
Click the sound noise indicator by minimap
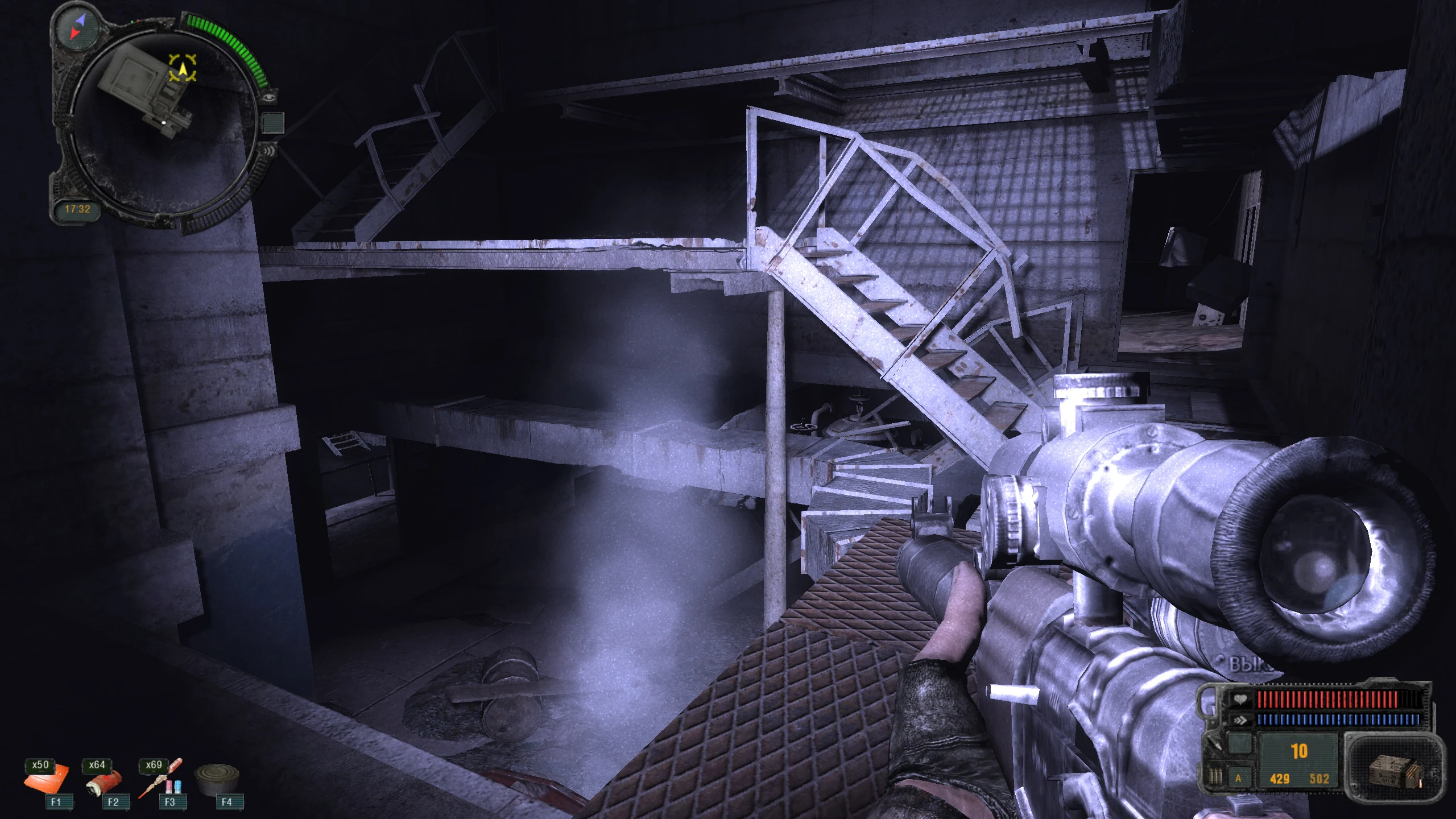pyautogui.click(x=269, y=150)
